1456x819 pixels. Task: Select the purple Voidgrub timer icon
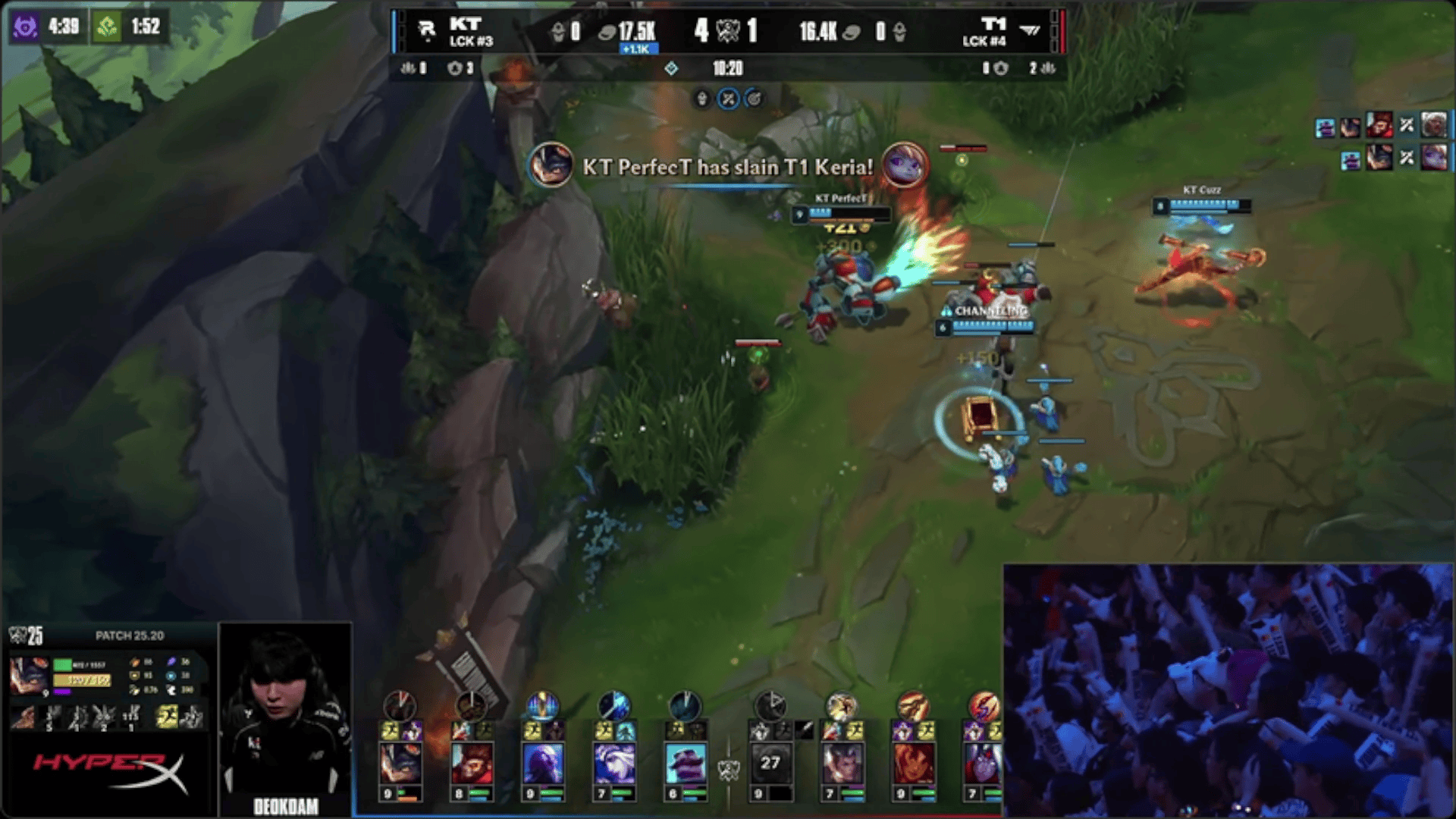coord(25,27)
